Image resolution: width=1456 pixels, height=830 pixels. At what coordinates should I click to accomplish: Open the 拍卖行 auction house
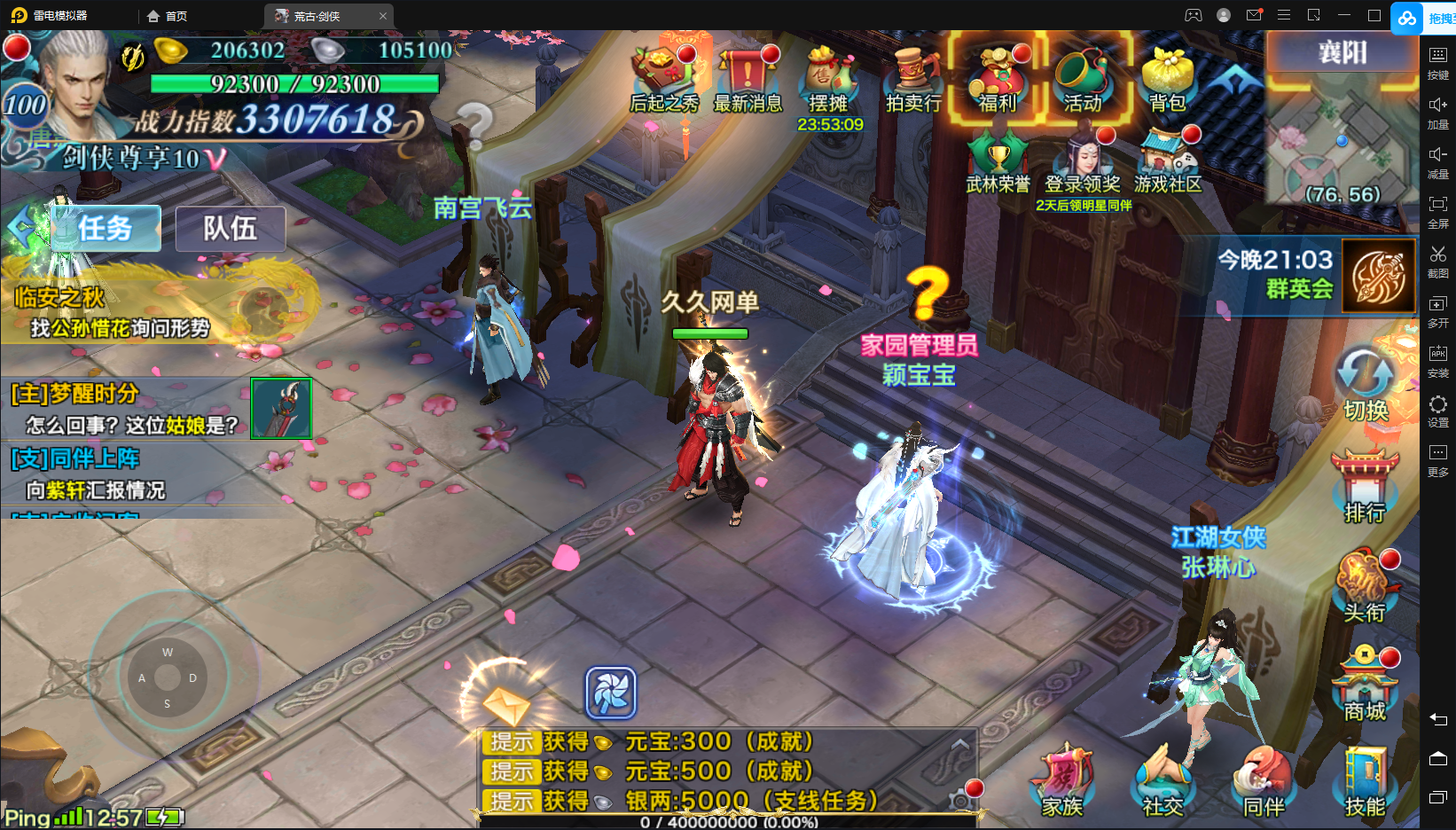913,78
